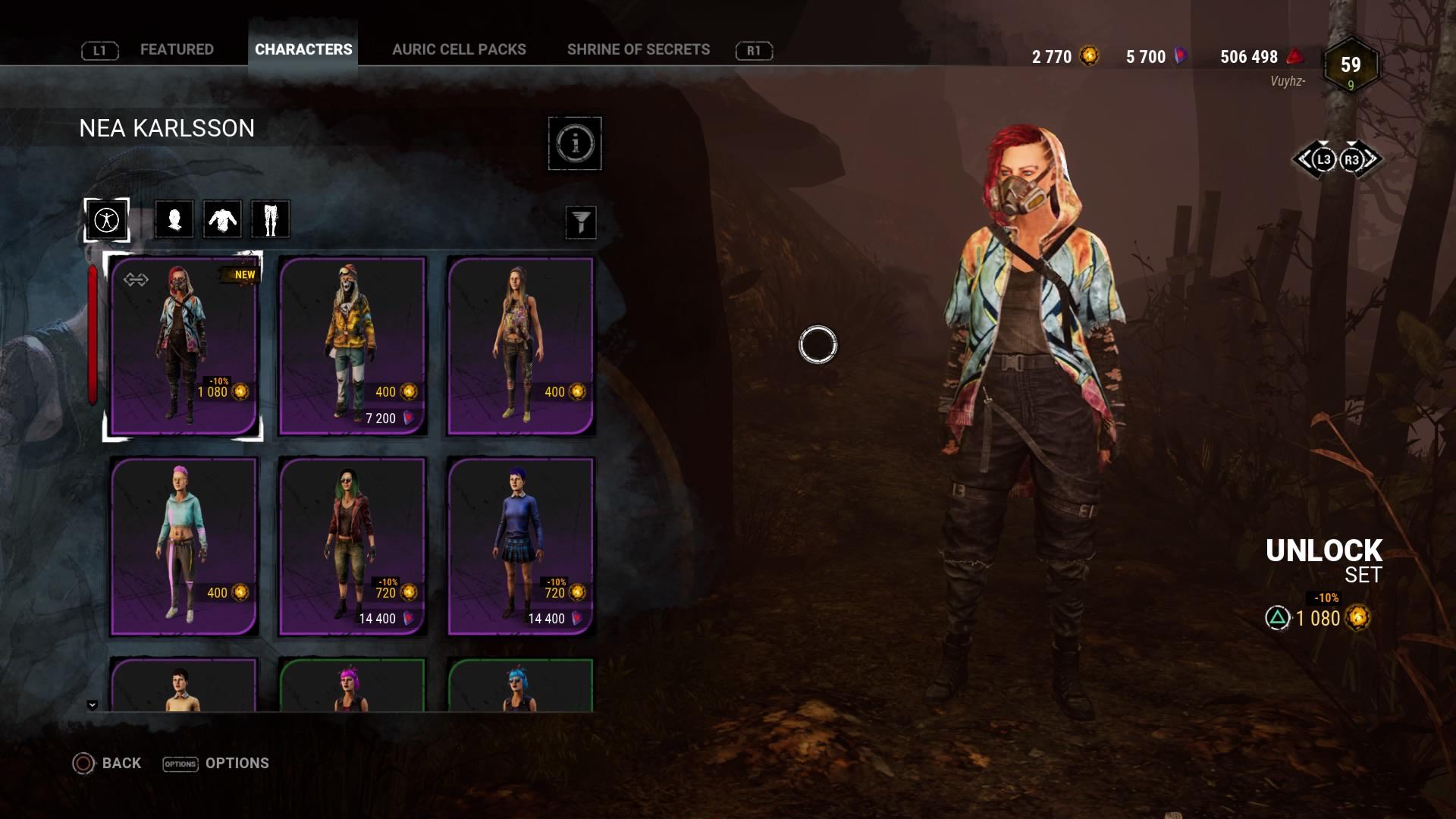
Task: Open the cosmetic filter options
Action: tap(581, 222)
